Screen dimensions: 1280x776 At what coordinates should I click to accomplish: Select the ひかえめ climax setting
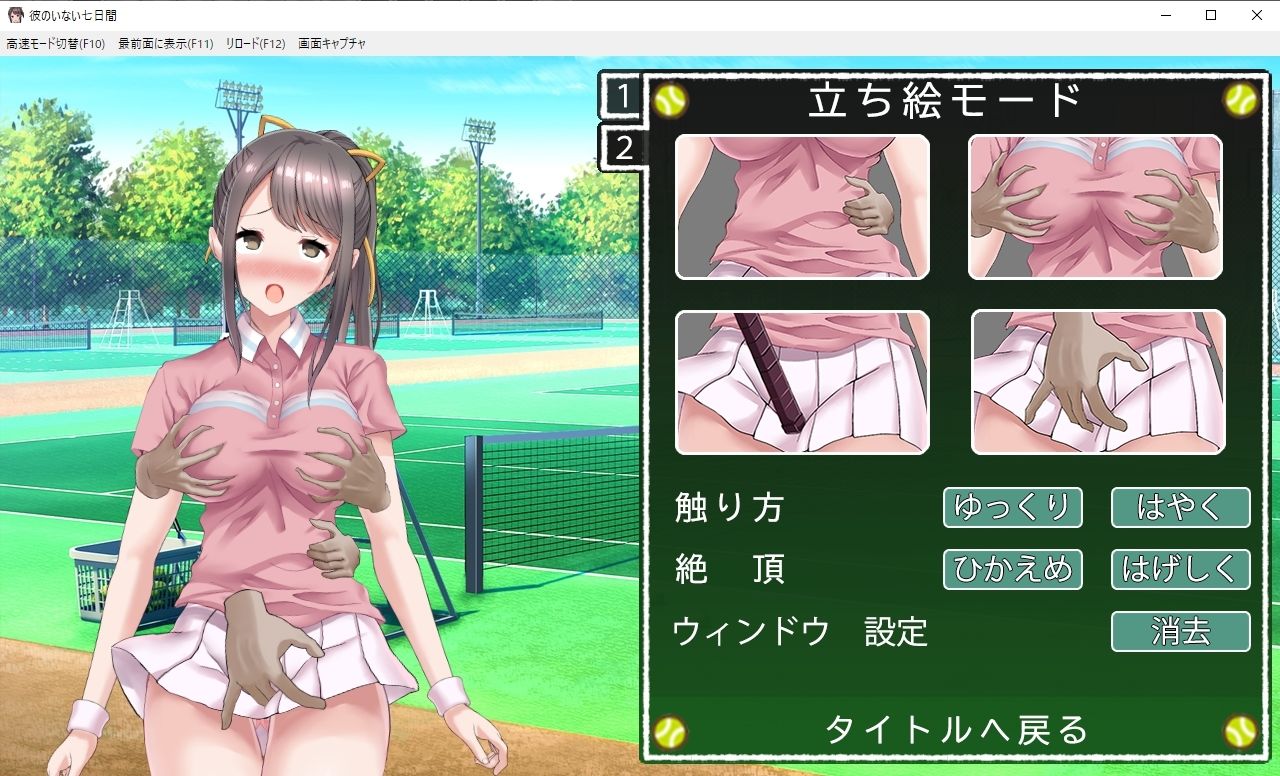tap(1012, 569)
